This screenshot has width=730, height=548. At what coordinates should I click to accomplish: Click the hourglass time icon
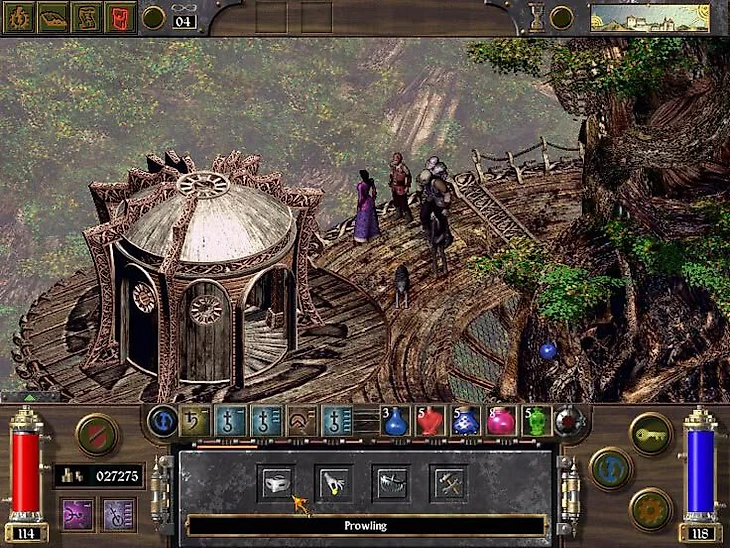coord(536,17)
